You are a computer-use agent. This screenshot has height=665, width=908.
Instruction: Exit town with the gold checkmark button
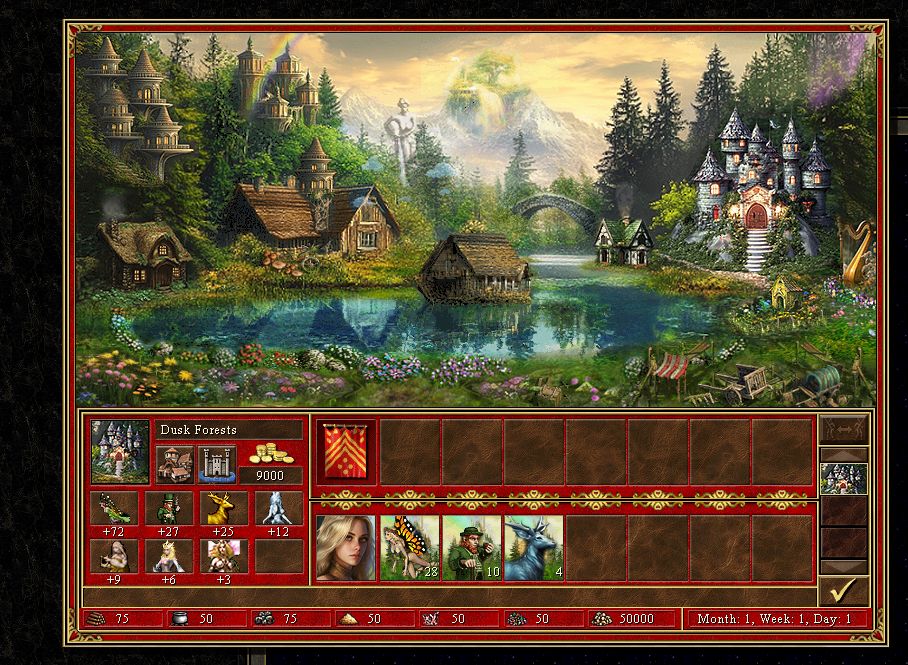(x=843, y=590)
